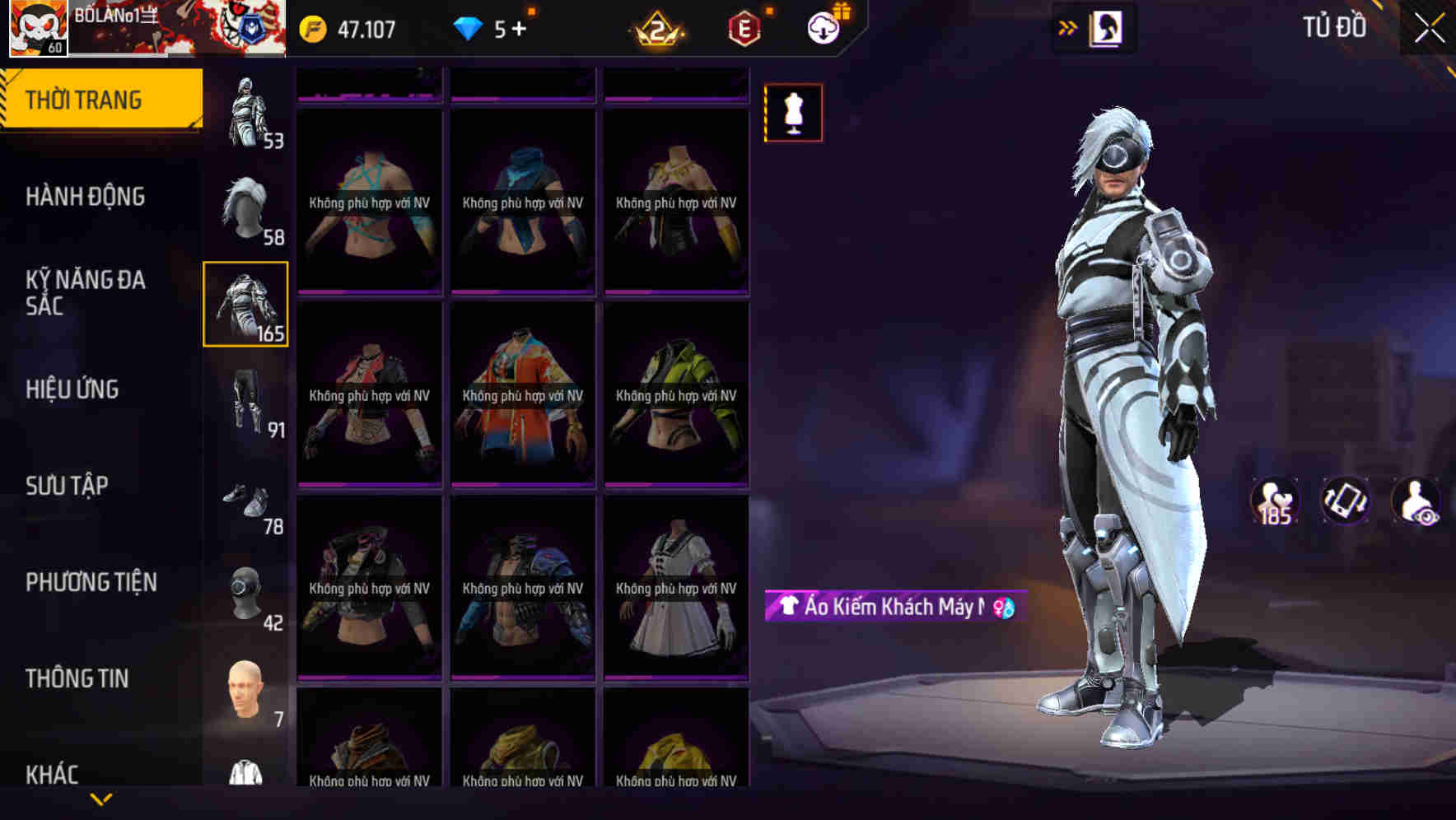Open the HIỆU ỨNG section

tap(71, 389)
